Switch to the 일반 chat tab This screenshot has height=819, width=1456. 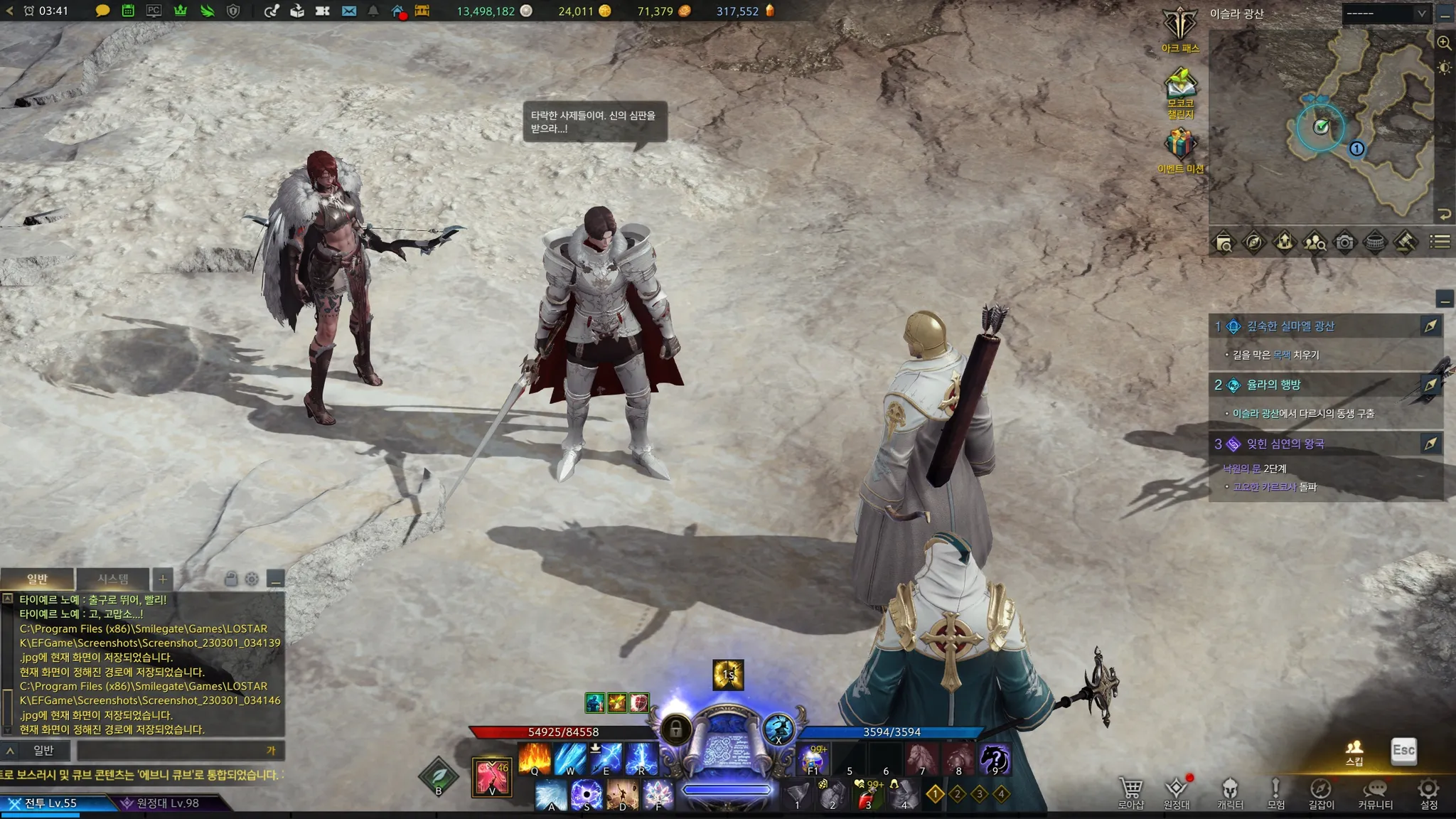[37, 579]
